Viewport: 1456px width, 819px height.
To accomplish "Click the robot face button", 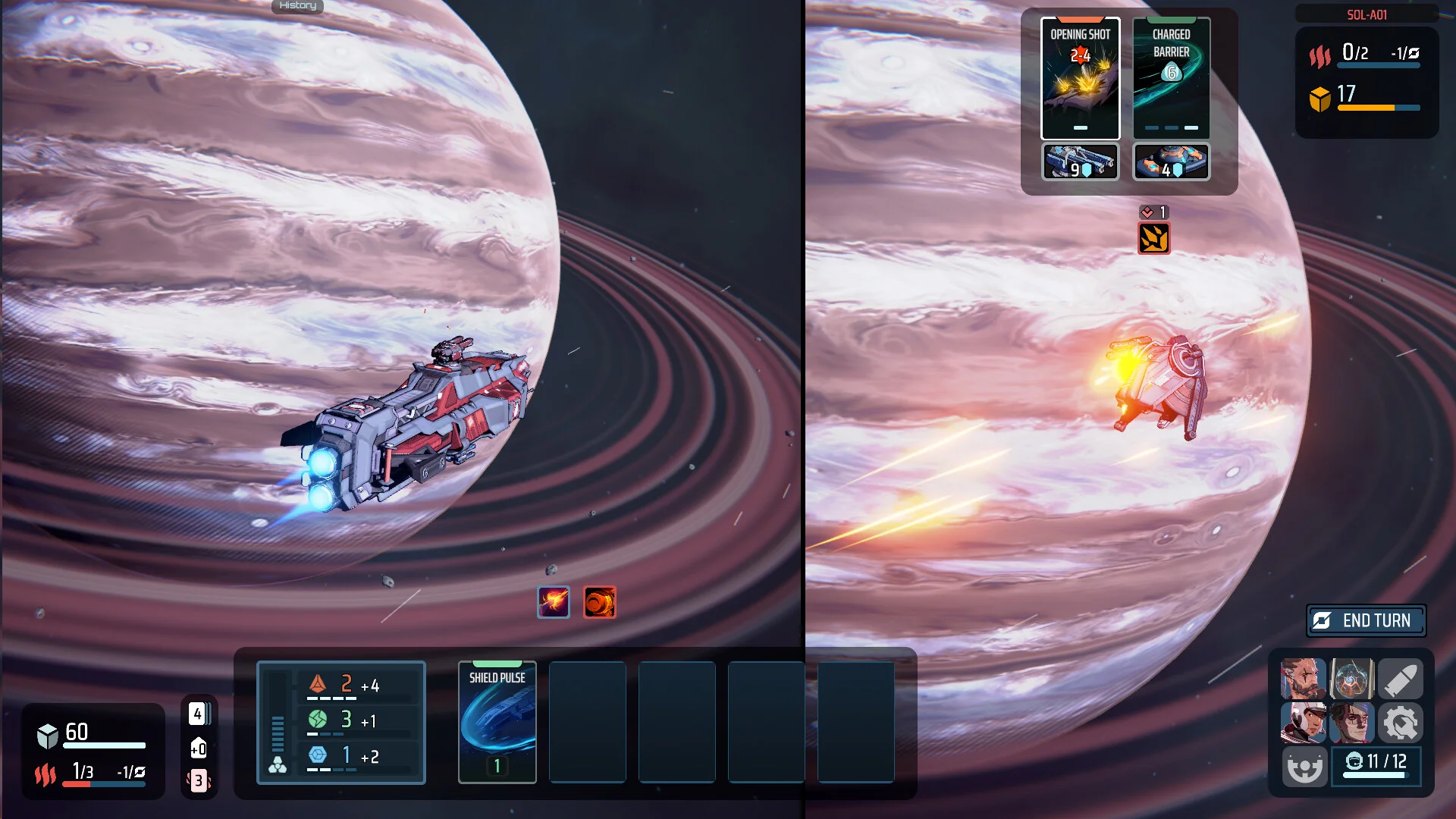I will point(1304,766).
